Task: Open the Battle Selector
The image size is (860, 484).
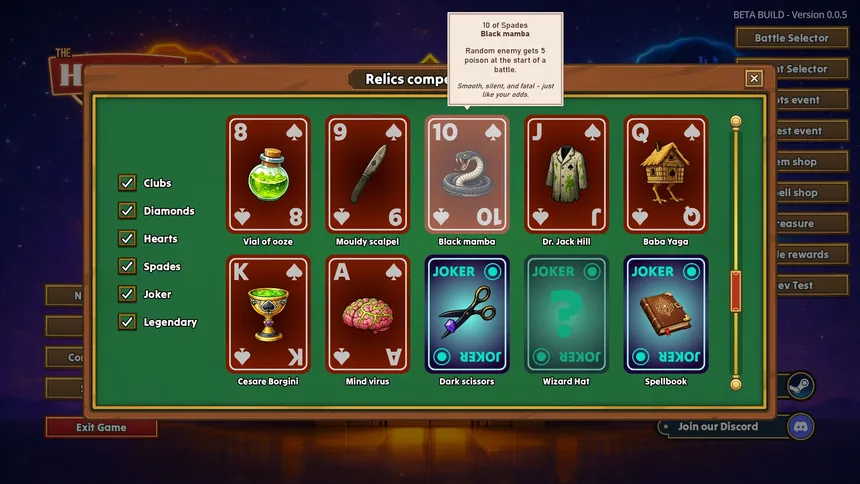Action: [791, 38]
